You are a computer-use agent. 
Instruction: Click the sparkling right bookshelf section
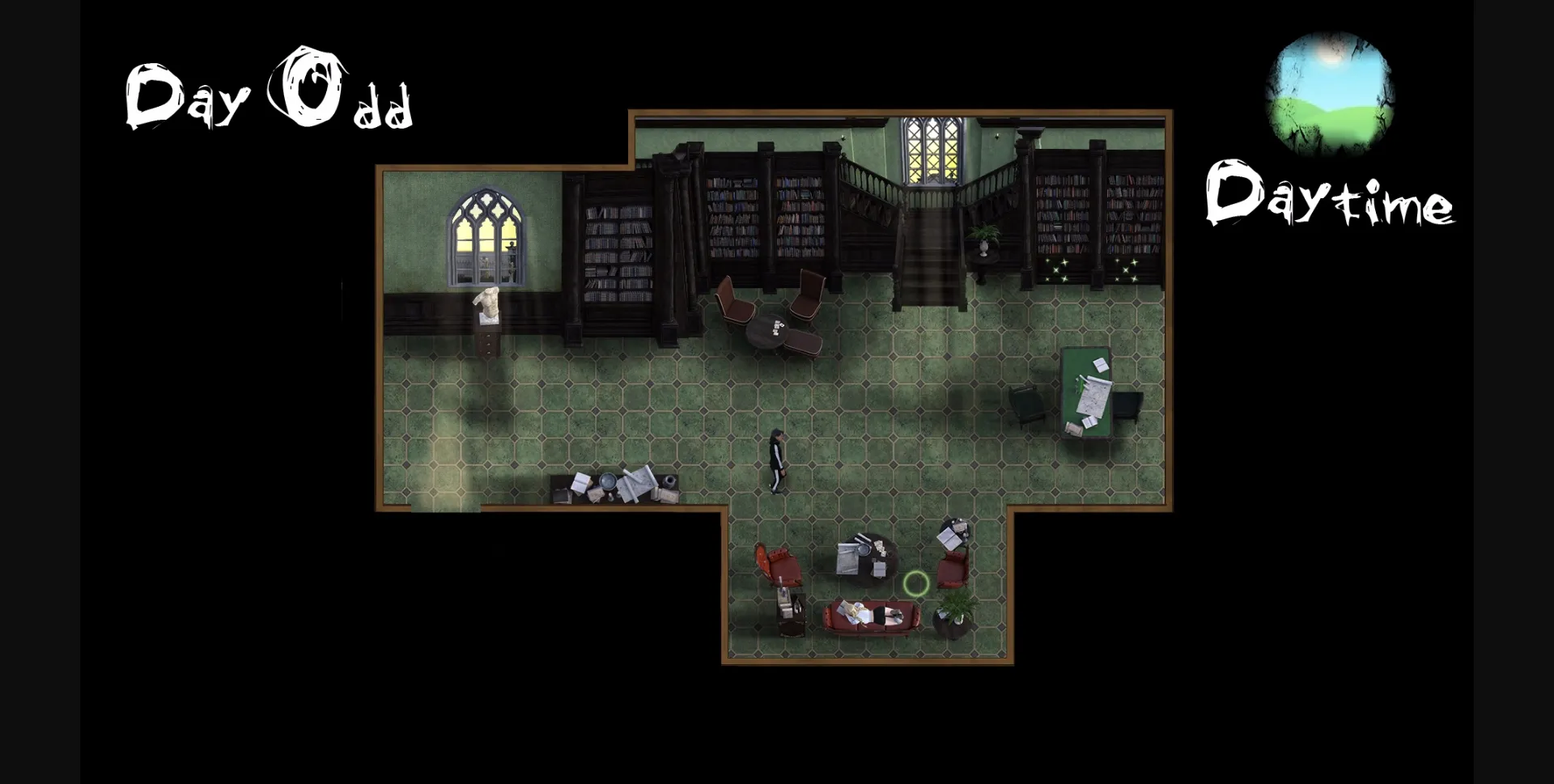pyautogui.click(x=1125, y=267)
